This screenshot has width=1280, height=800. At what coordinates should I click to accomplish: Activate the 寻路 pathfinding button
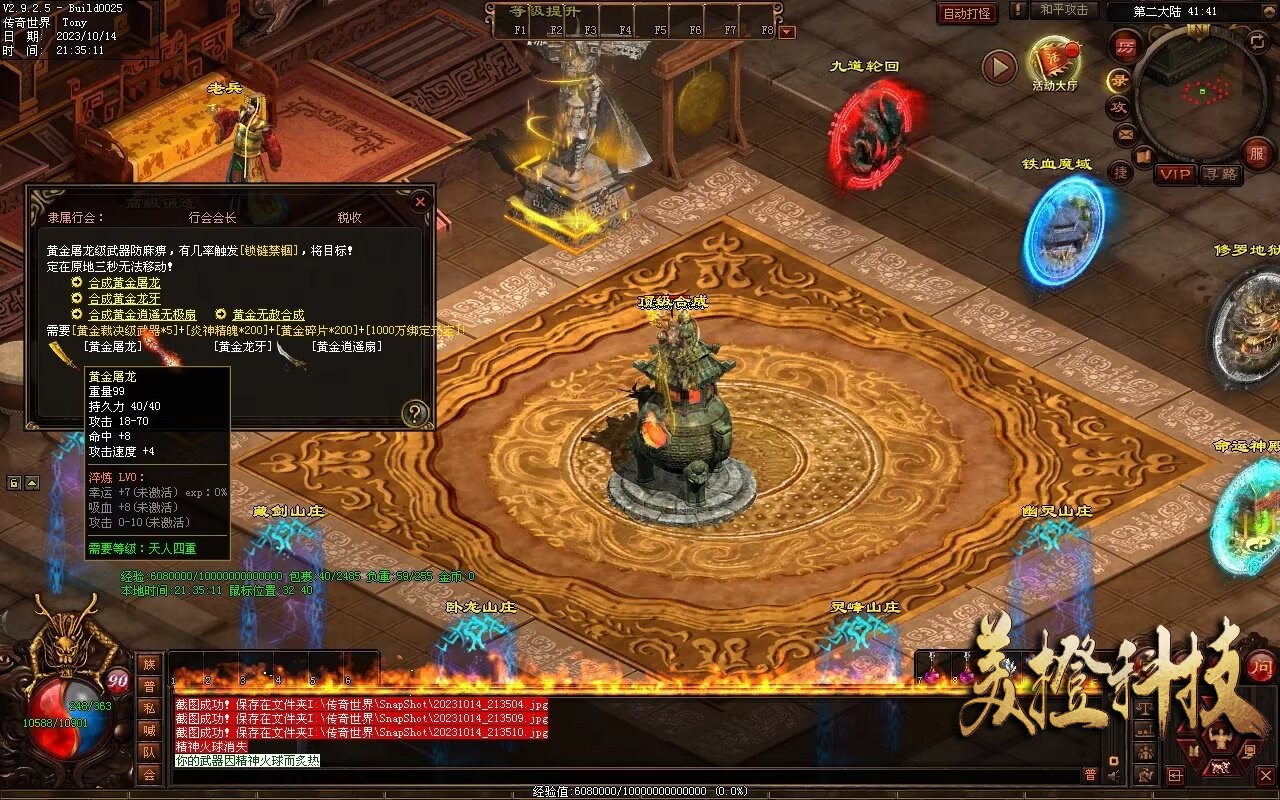(1221, 174)
